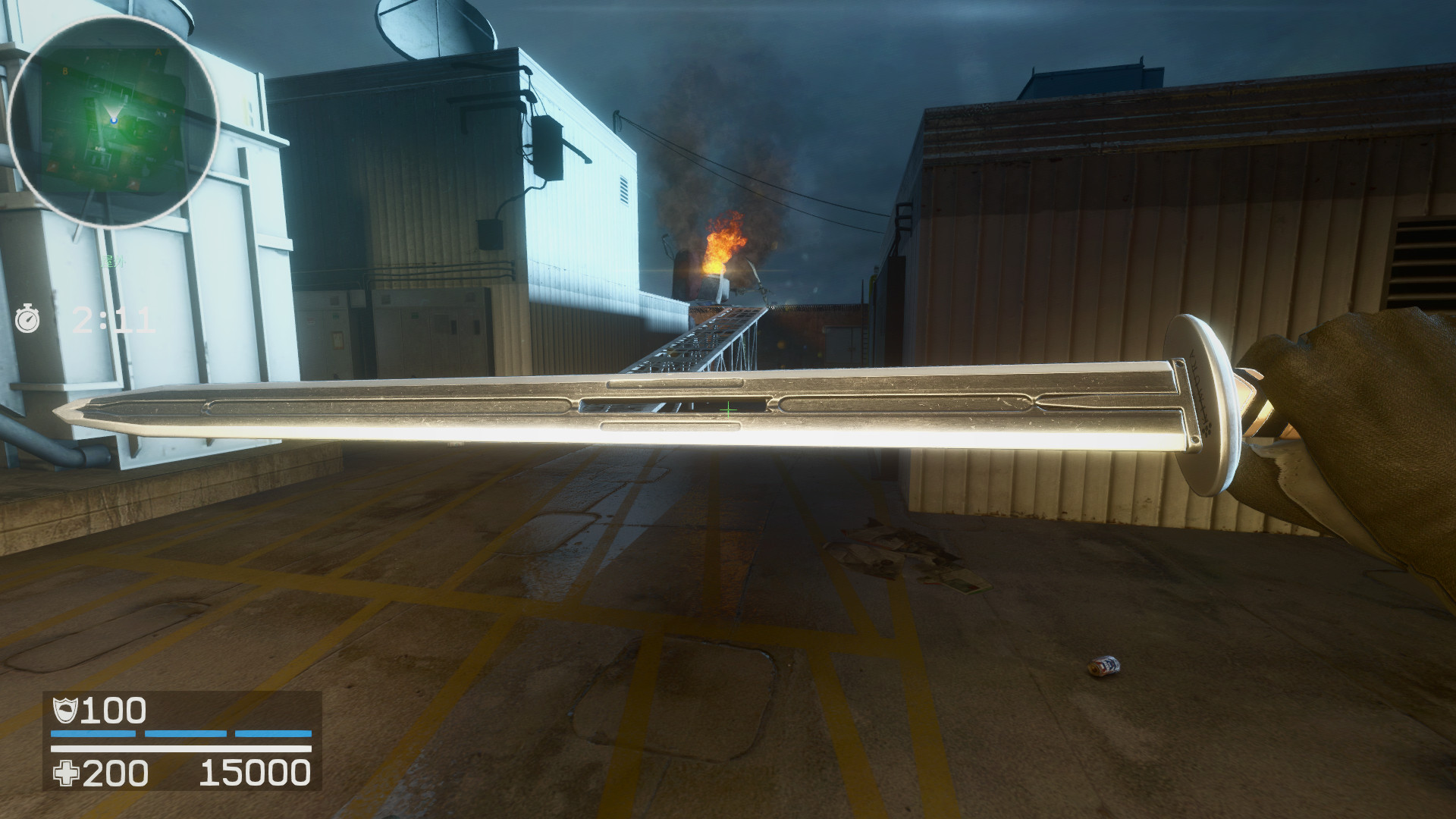
Task: Click the blue player marker on the minimap
Action: click(x=115, y=121)
